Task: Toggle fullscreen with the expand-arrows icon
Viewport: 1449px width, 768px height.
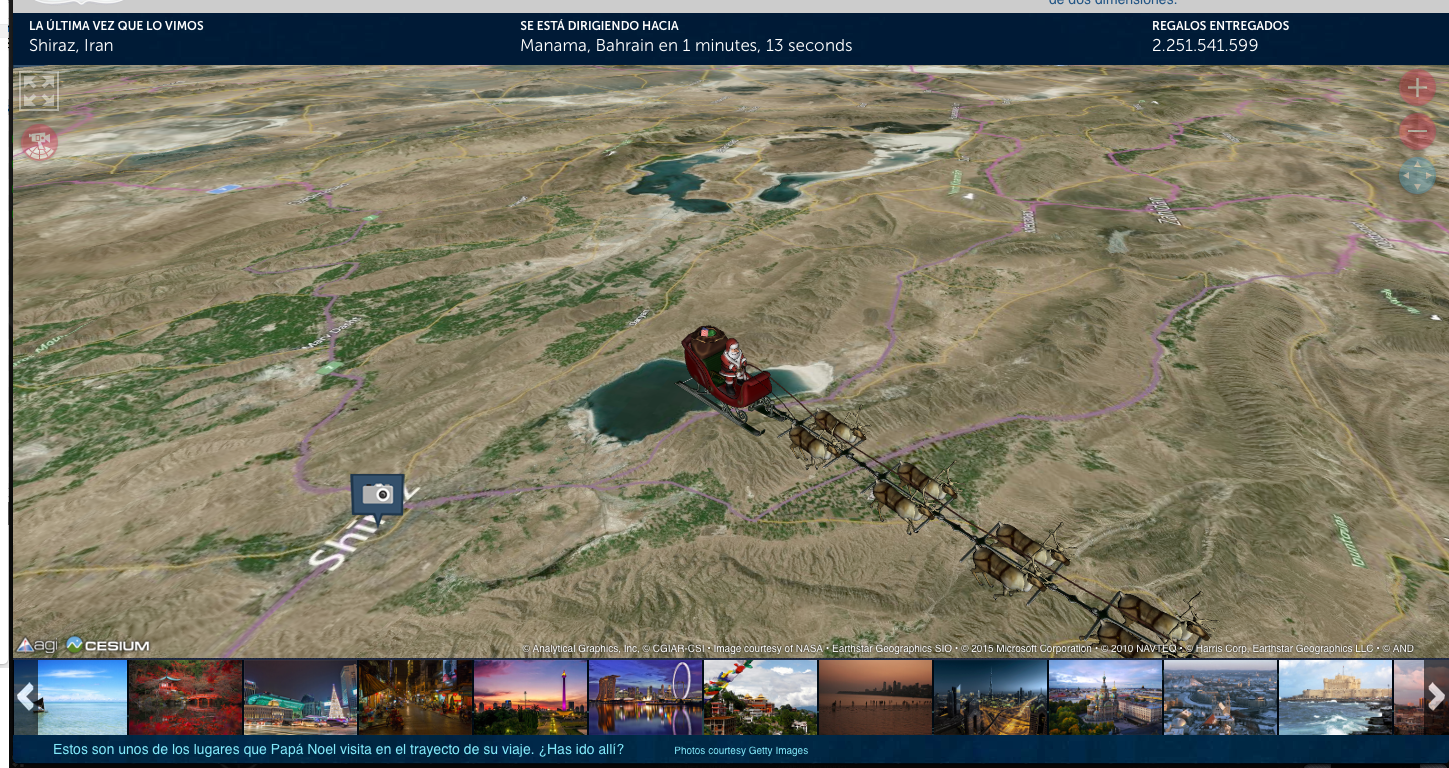Action: [x=40, y=90]
